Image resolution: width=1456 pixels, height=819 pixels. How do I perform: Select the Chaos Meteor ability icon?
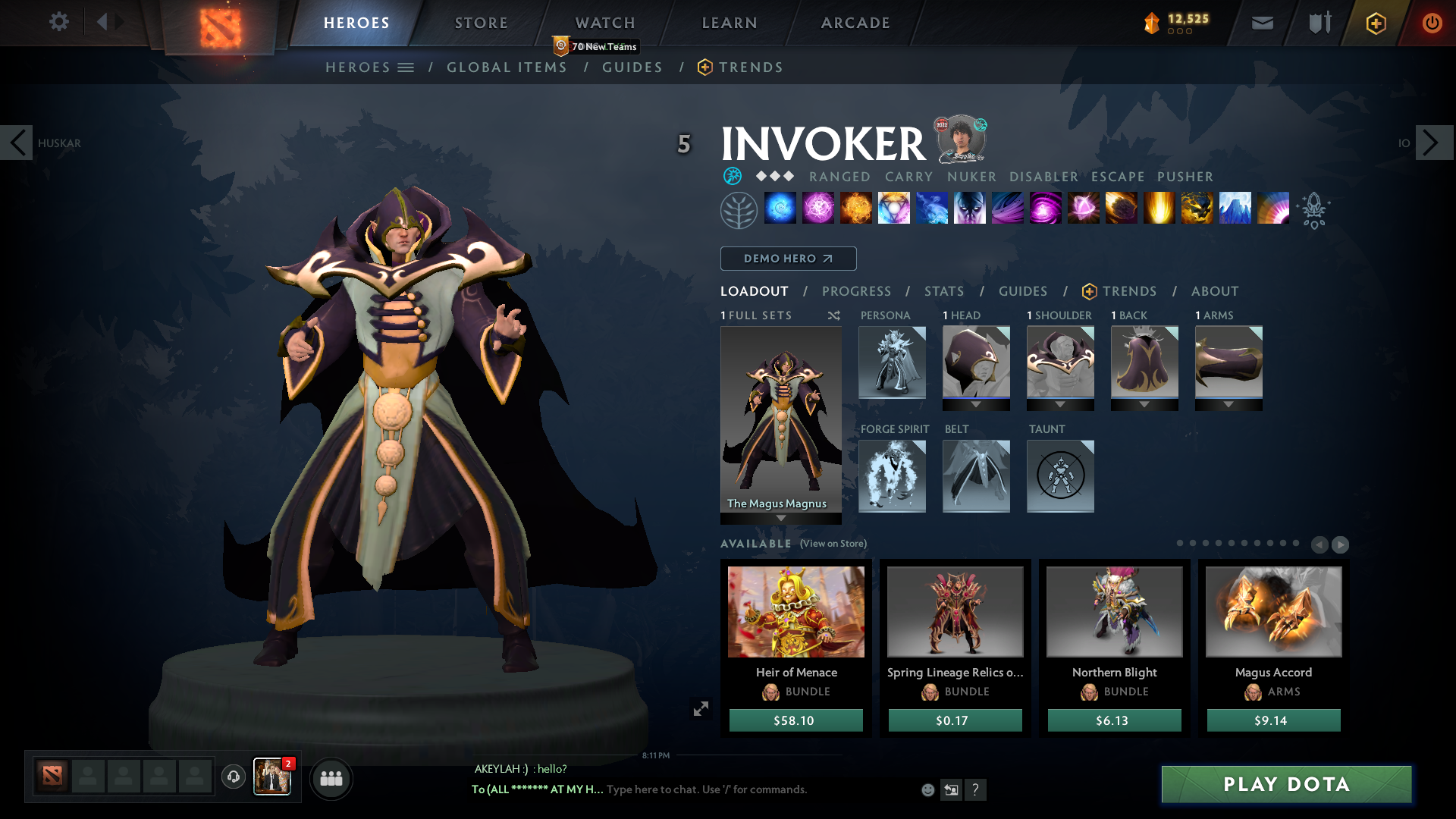point(1121,209)
